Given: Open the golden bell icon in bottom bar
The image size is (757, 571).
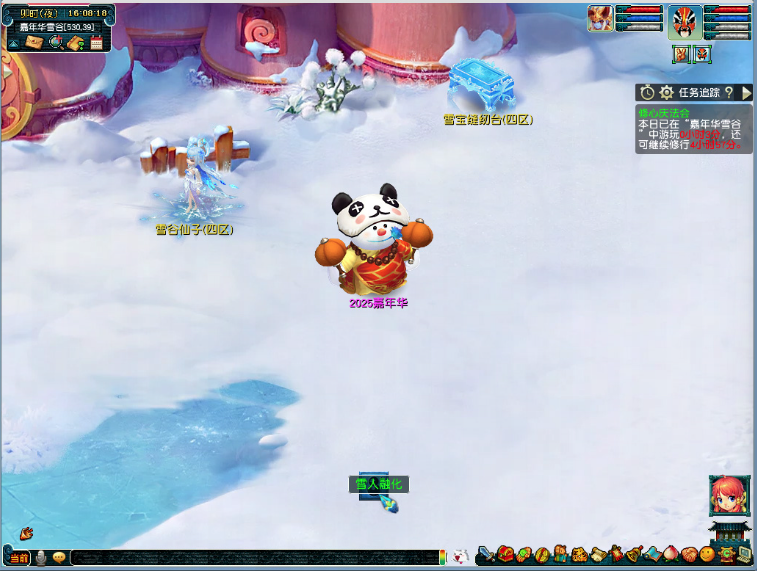Looking at the screenshot, I should [633, 554].
